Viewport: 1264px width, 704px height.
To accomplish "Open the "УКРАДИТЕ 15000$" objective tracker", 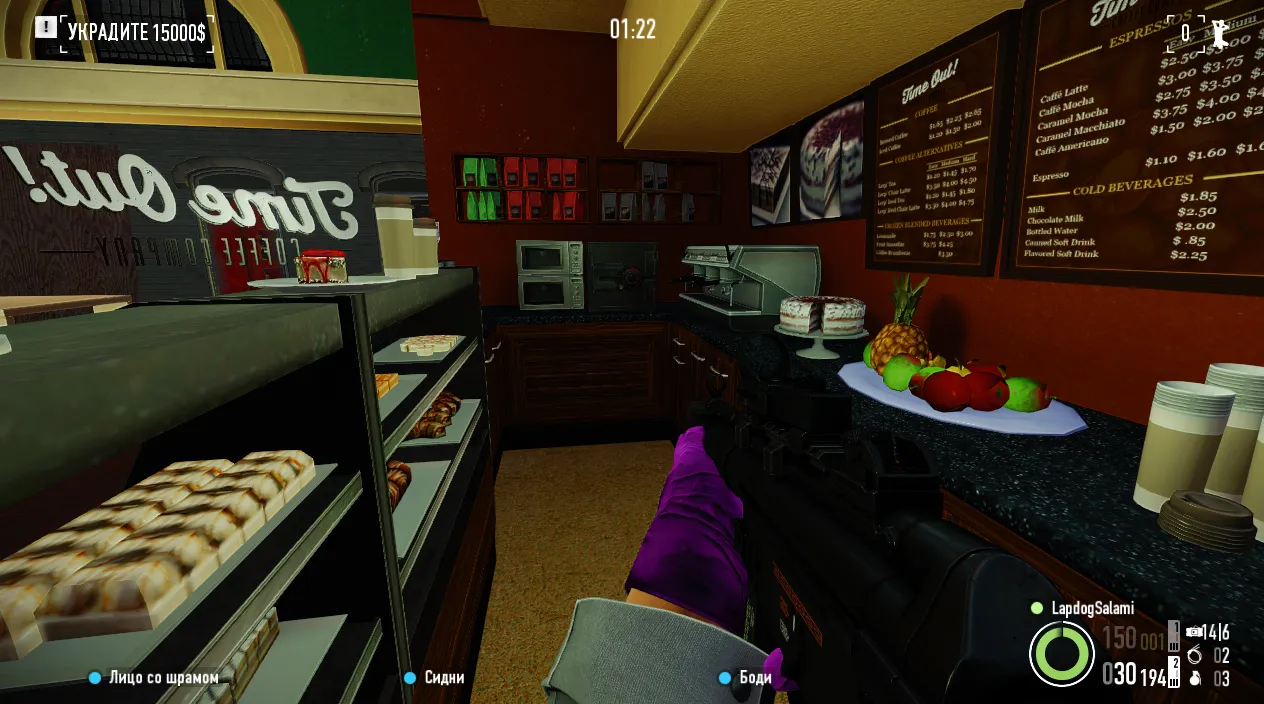I will tap(136, 32).
